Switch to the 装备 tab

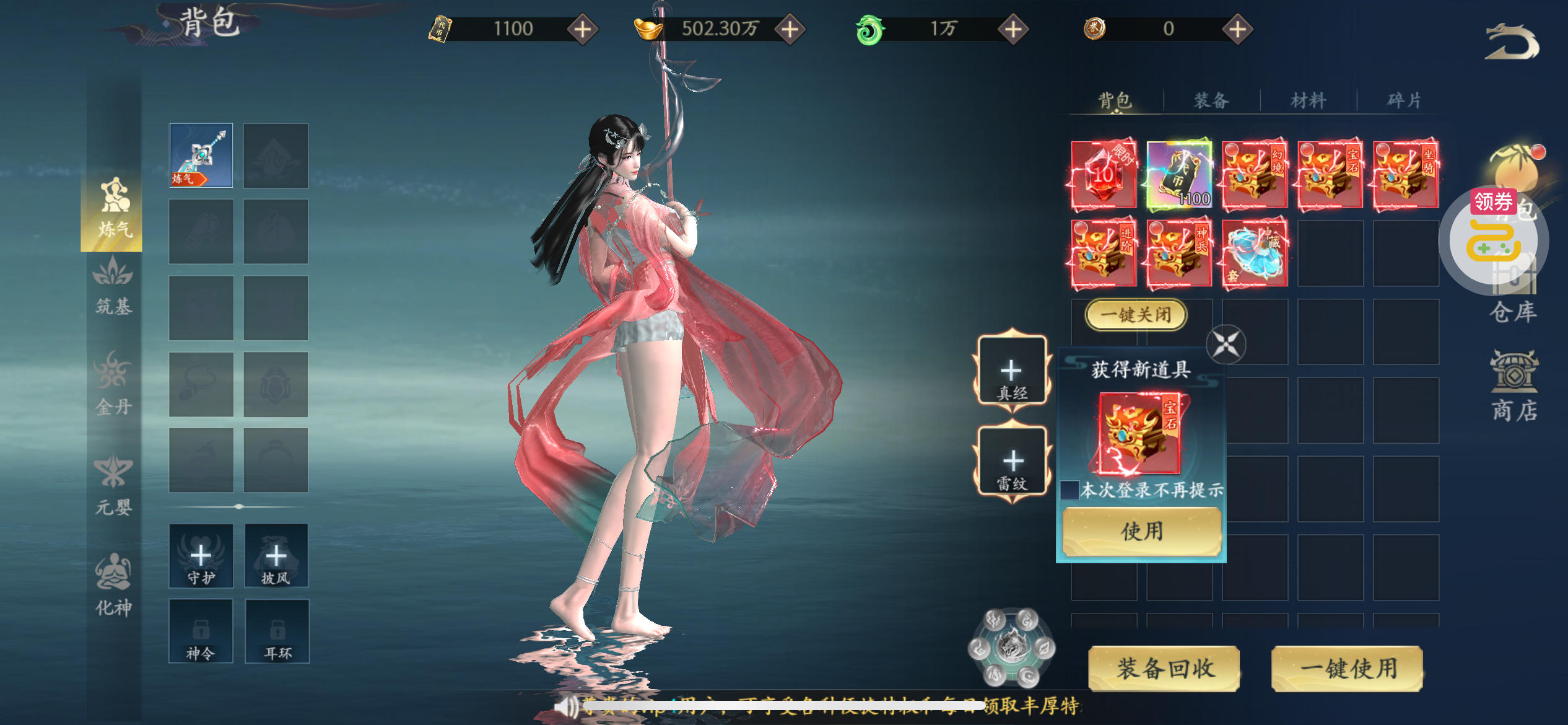(1211, 100)
